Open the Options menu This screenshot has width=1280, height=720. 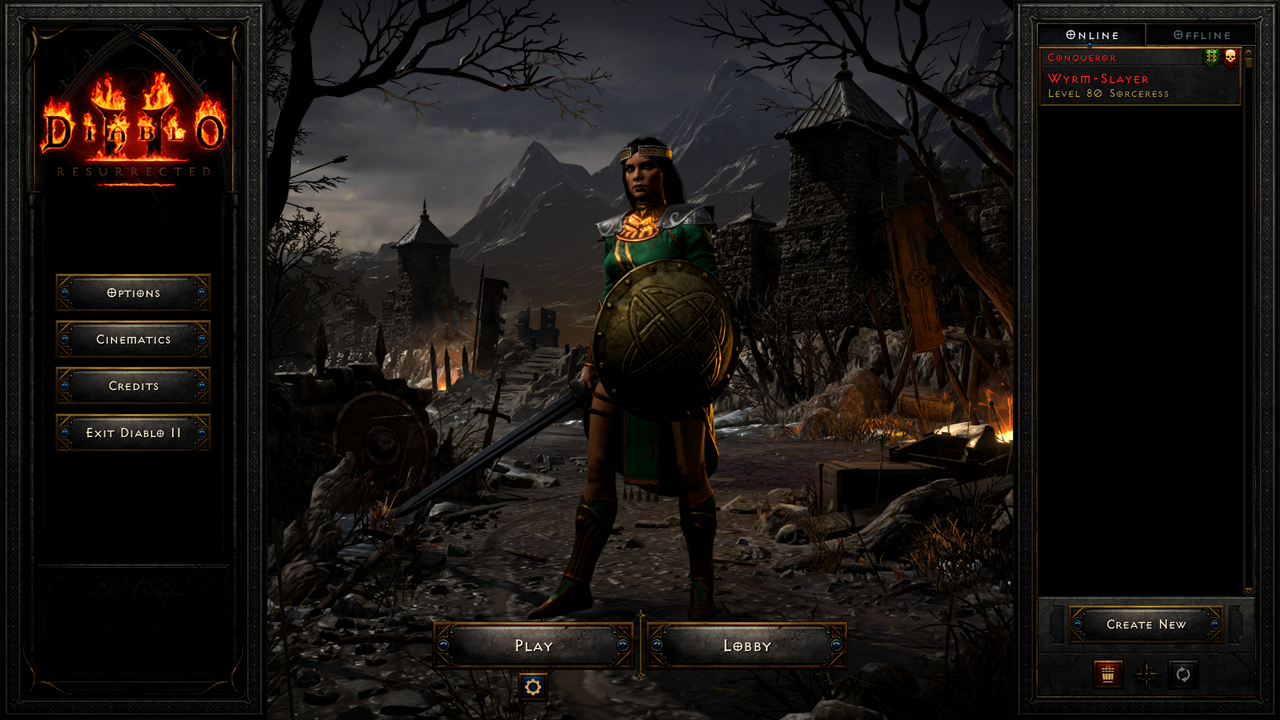(x=133, y=292)
